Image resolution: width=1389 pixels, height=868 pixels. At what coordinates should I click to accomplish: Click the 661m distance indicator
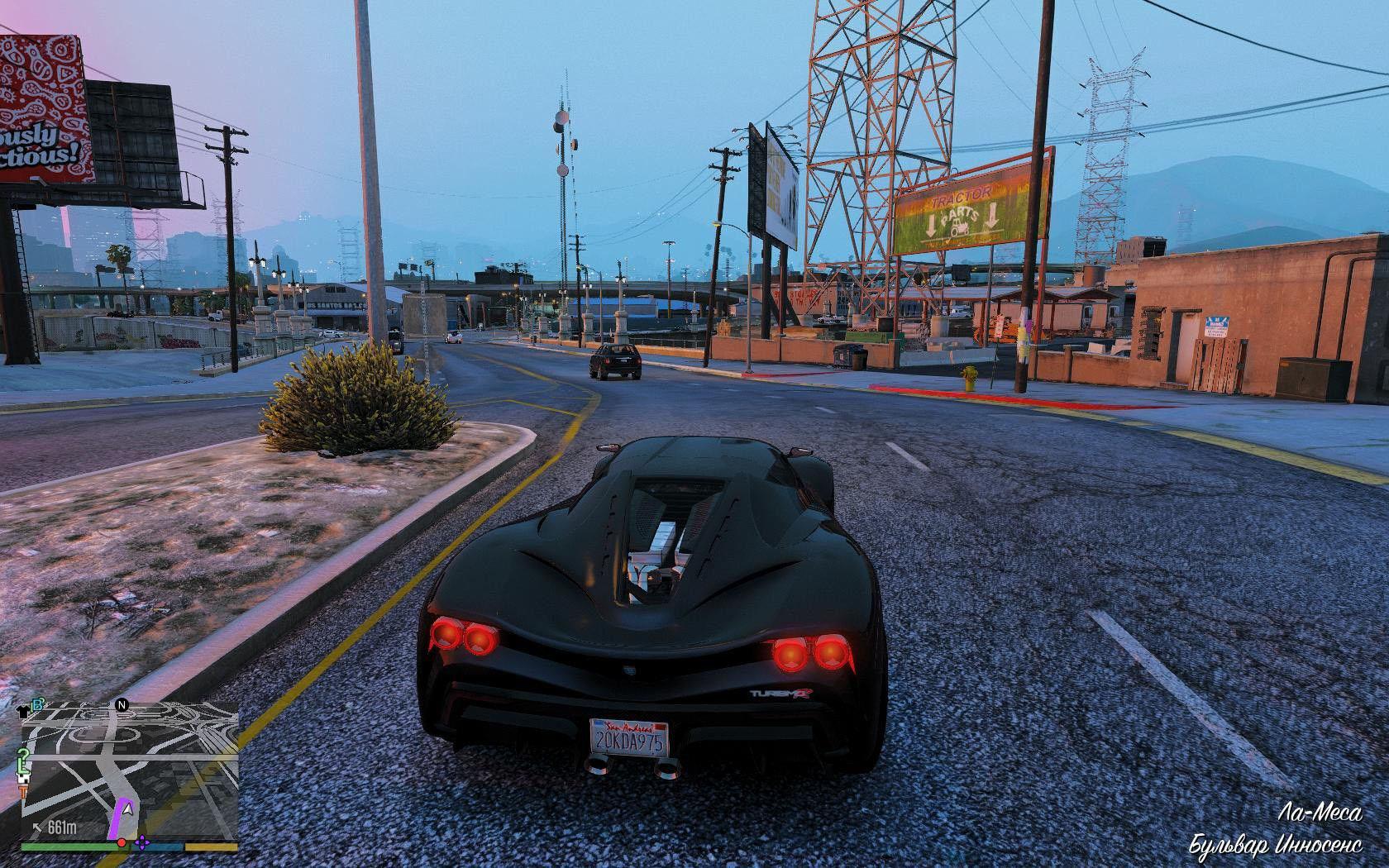64,827
